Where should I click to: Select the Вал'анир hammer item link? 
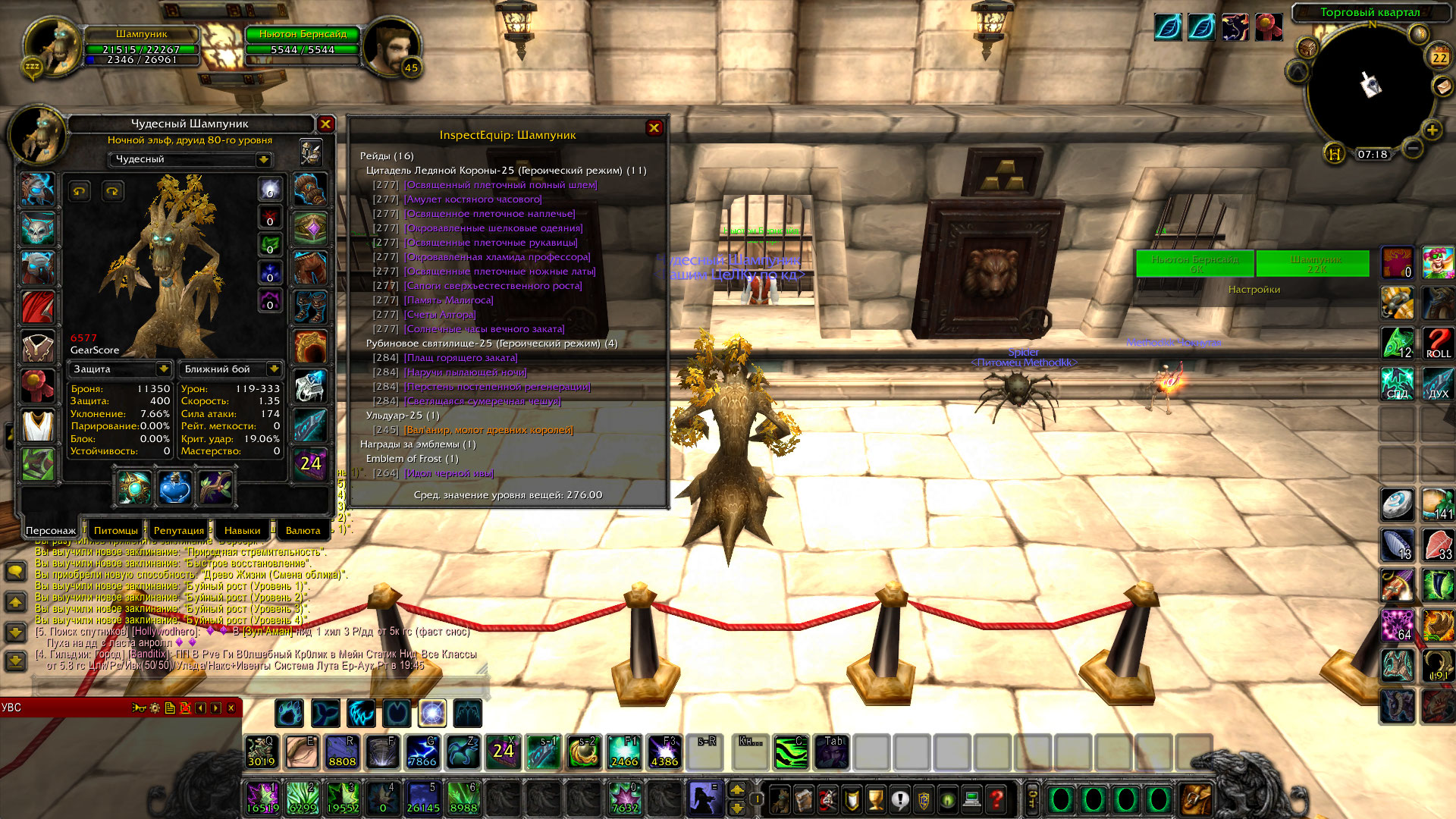(x=488, y=430)
